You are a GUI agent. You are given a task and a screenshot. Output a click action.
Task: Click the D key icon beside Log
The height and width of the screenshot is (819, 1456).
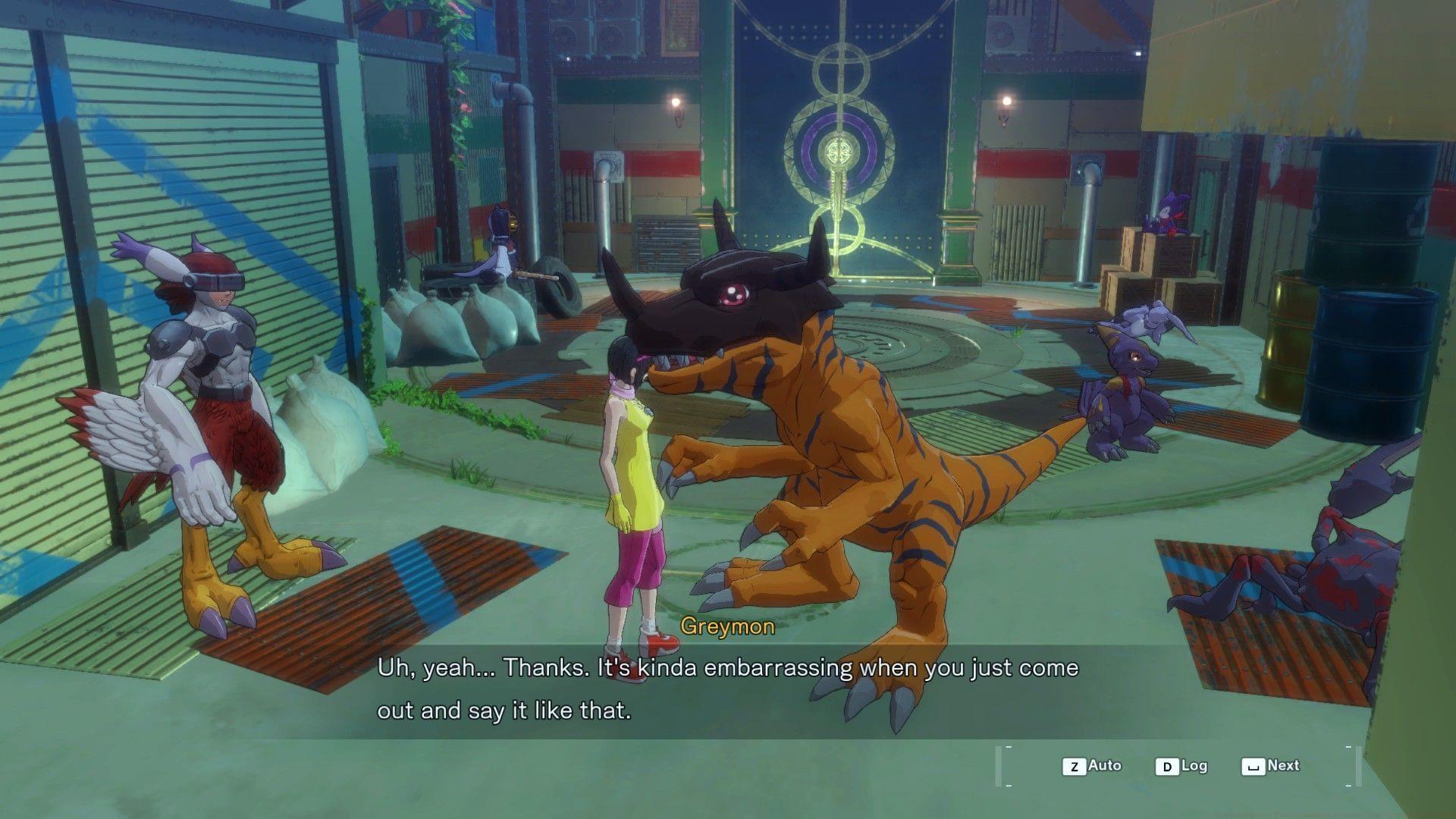click(1167, 766)
